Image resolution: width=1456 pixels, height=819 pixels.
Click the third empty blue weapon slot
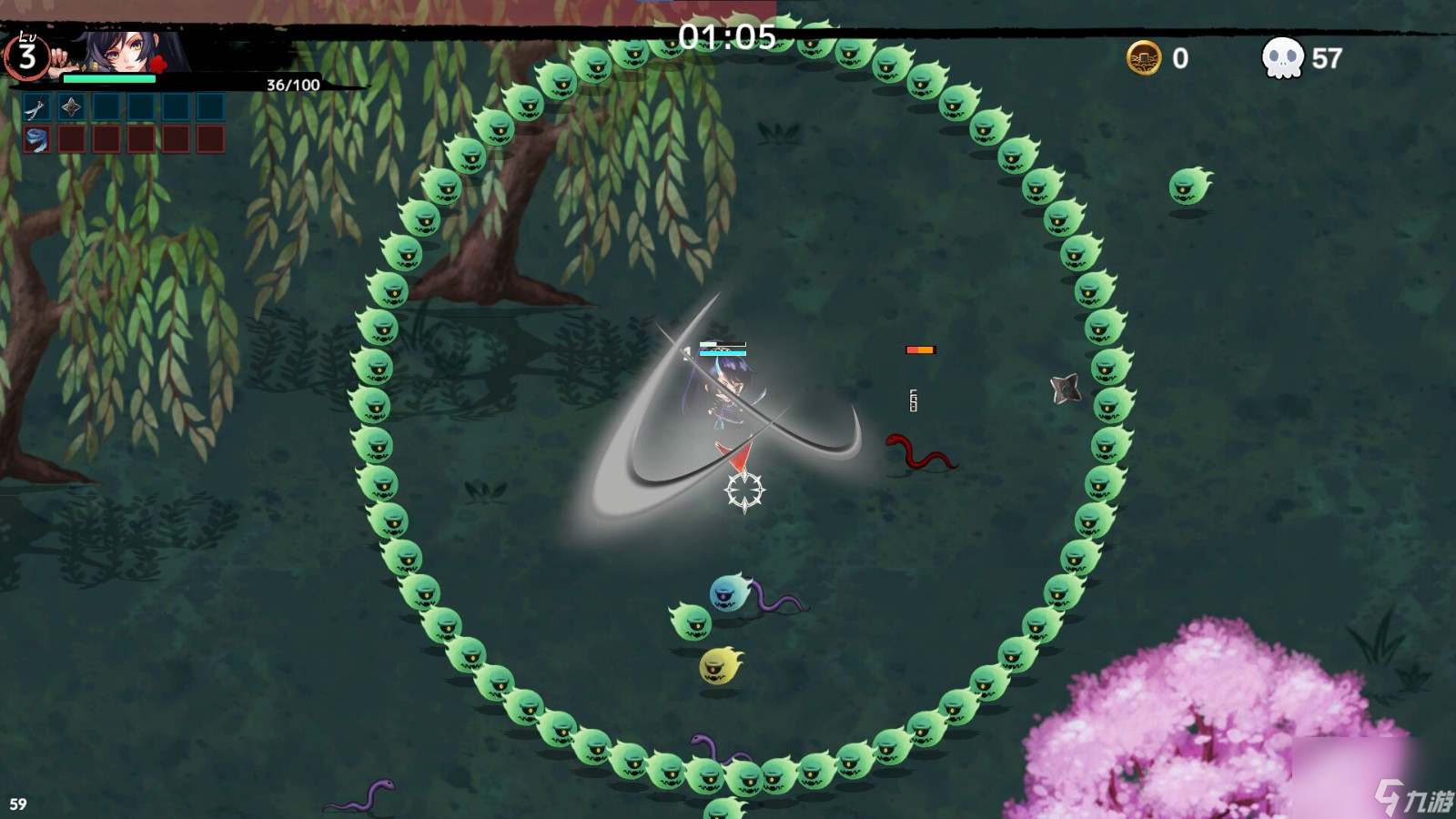[x=106, y=106]
